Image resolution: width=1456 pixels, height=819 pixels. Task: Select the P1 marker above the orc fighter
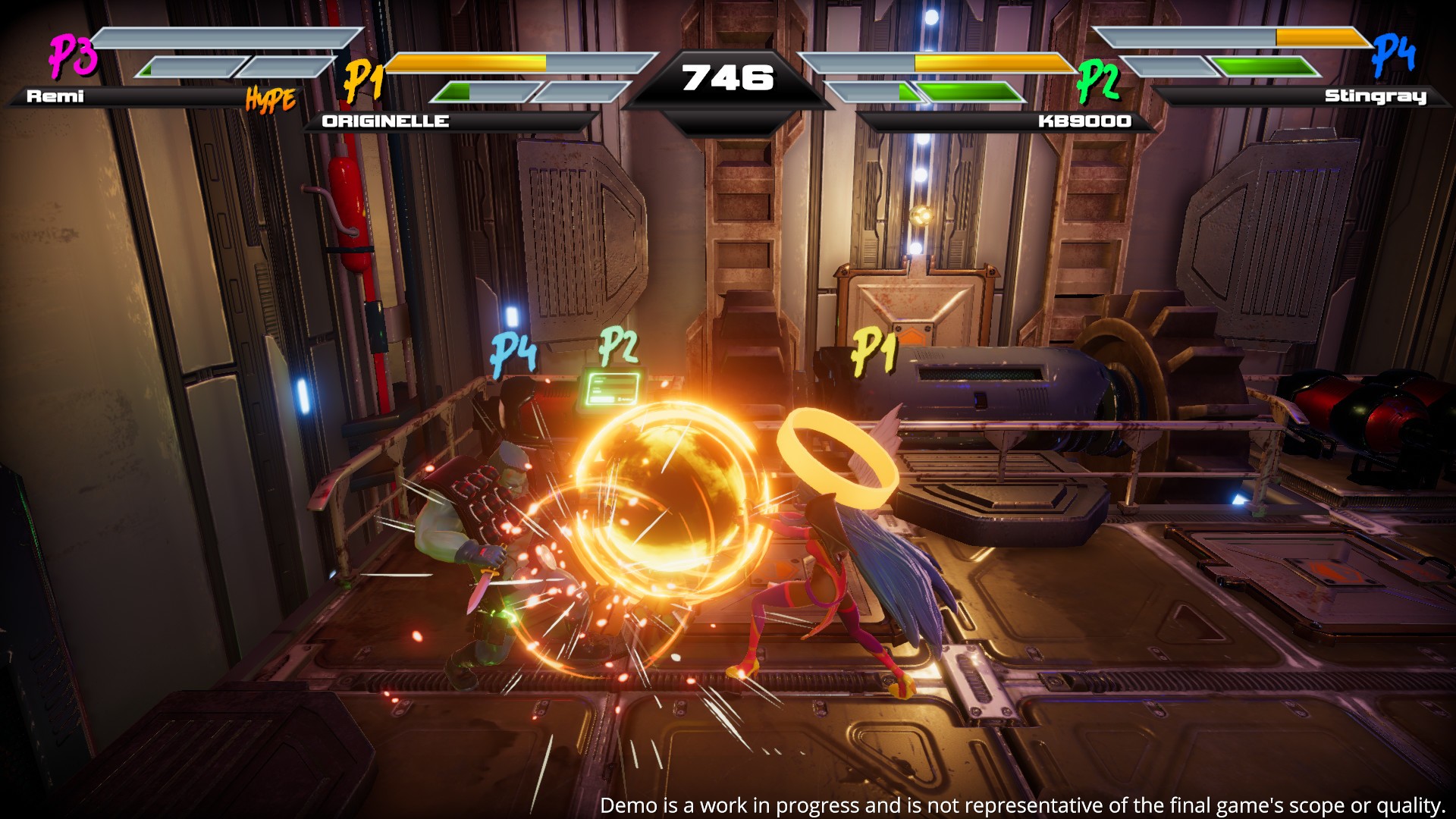click(874, 351)
